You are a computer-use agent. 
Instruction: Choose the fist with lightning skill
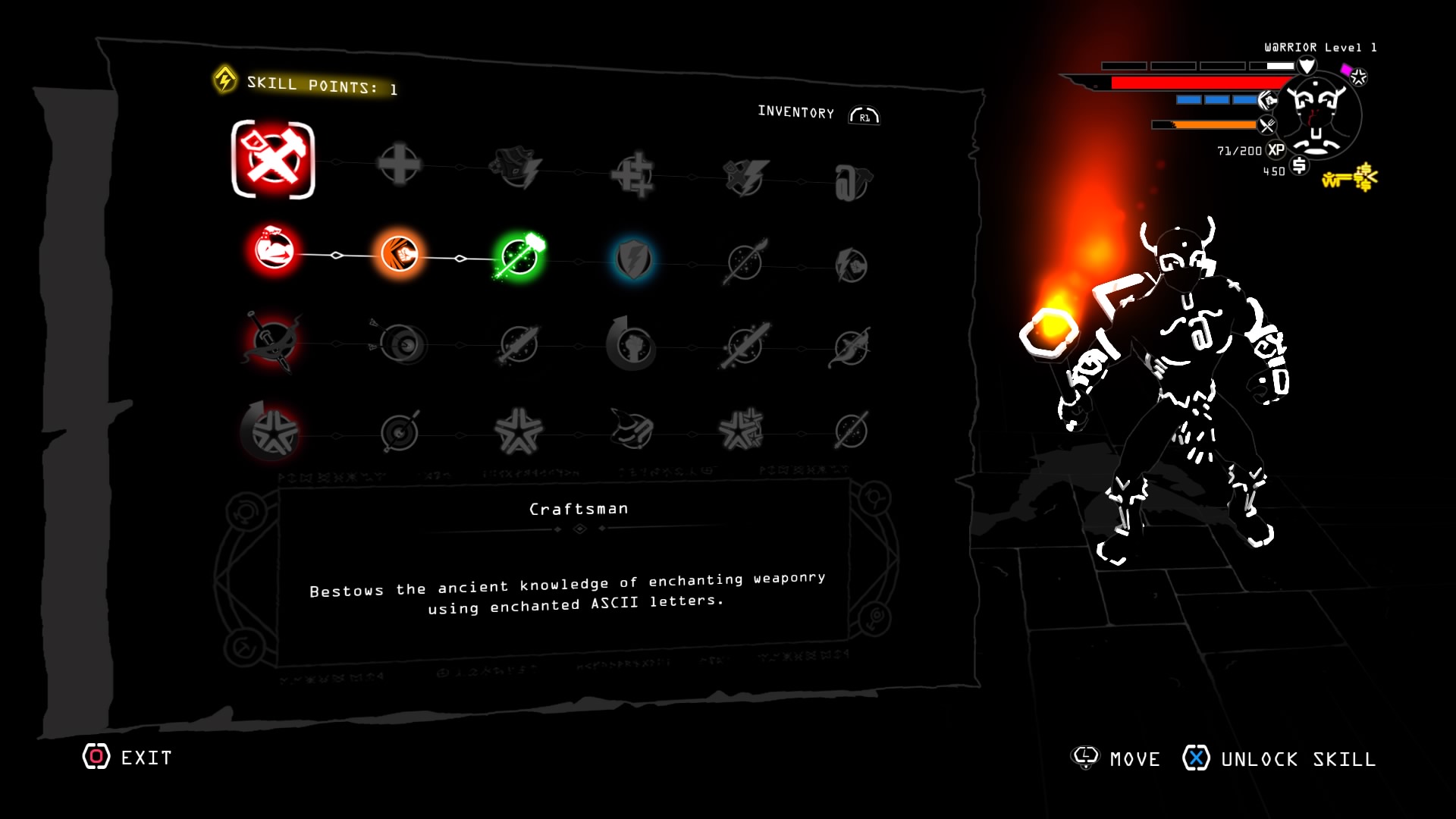851,265
